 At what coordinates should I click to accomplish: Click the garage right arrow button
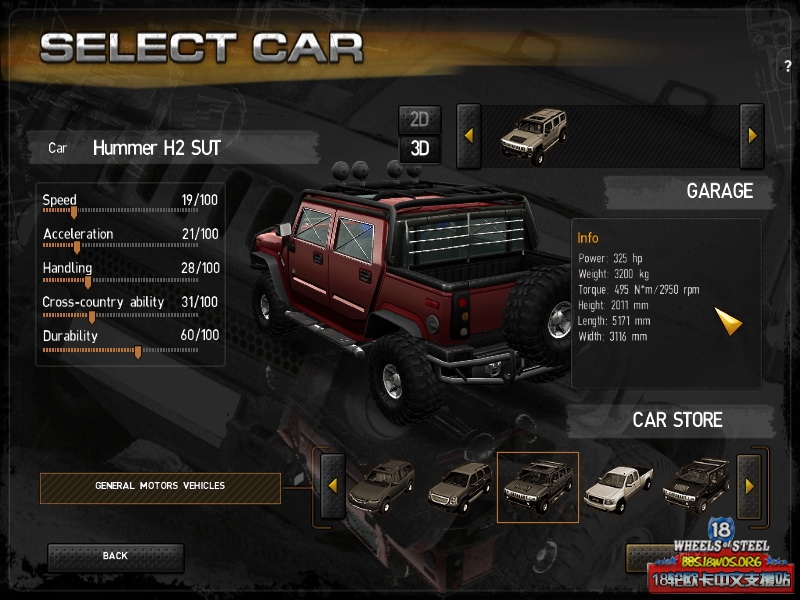tap(751, 135)
